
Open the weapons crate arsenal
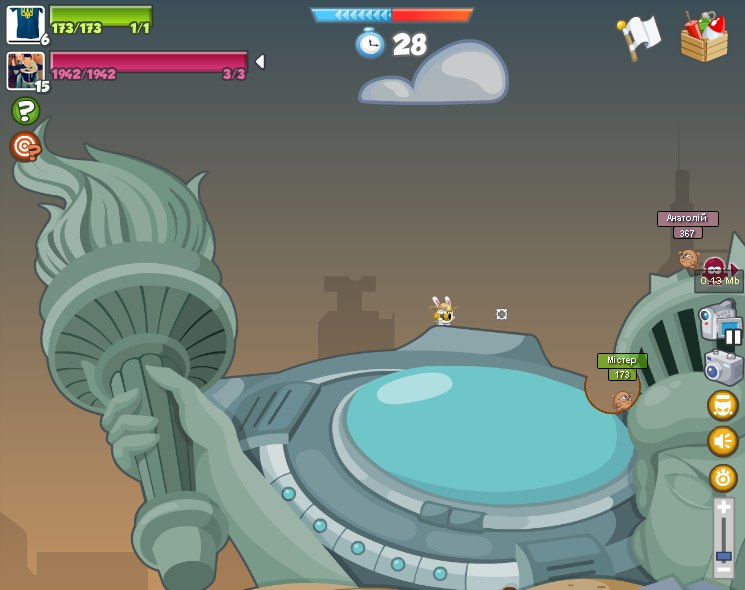pyautogui.click(x=704, y=38)
